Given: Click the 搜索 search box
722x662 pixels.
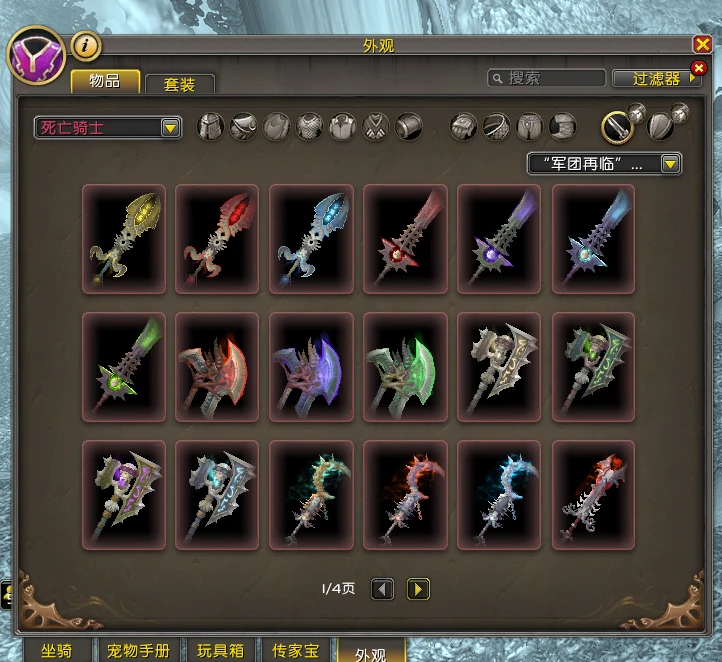Looking at the screenshot, I should (547, 78).
